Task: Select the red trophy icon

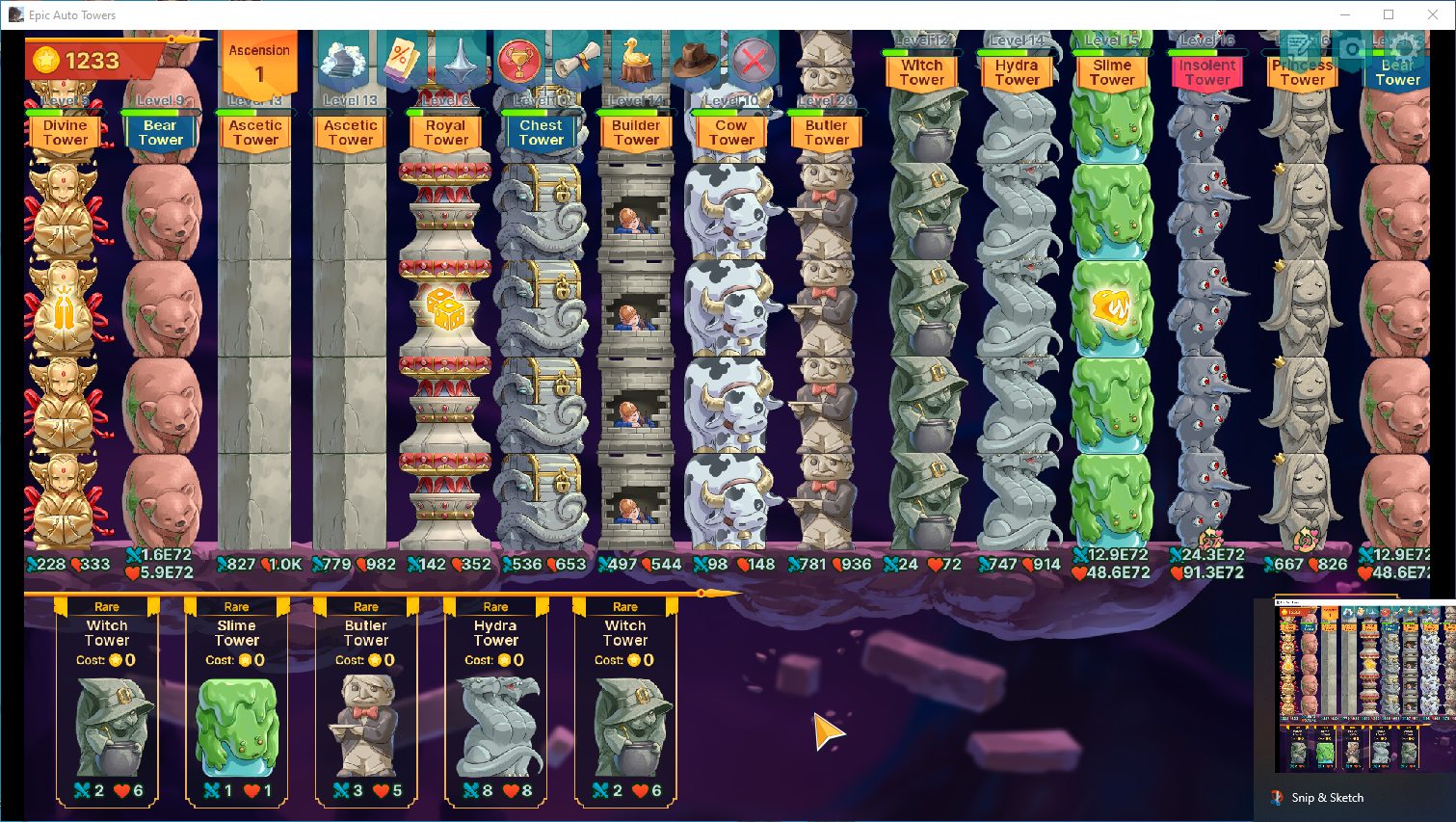Action: coord(519,60)
